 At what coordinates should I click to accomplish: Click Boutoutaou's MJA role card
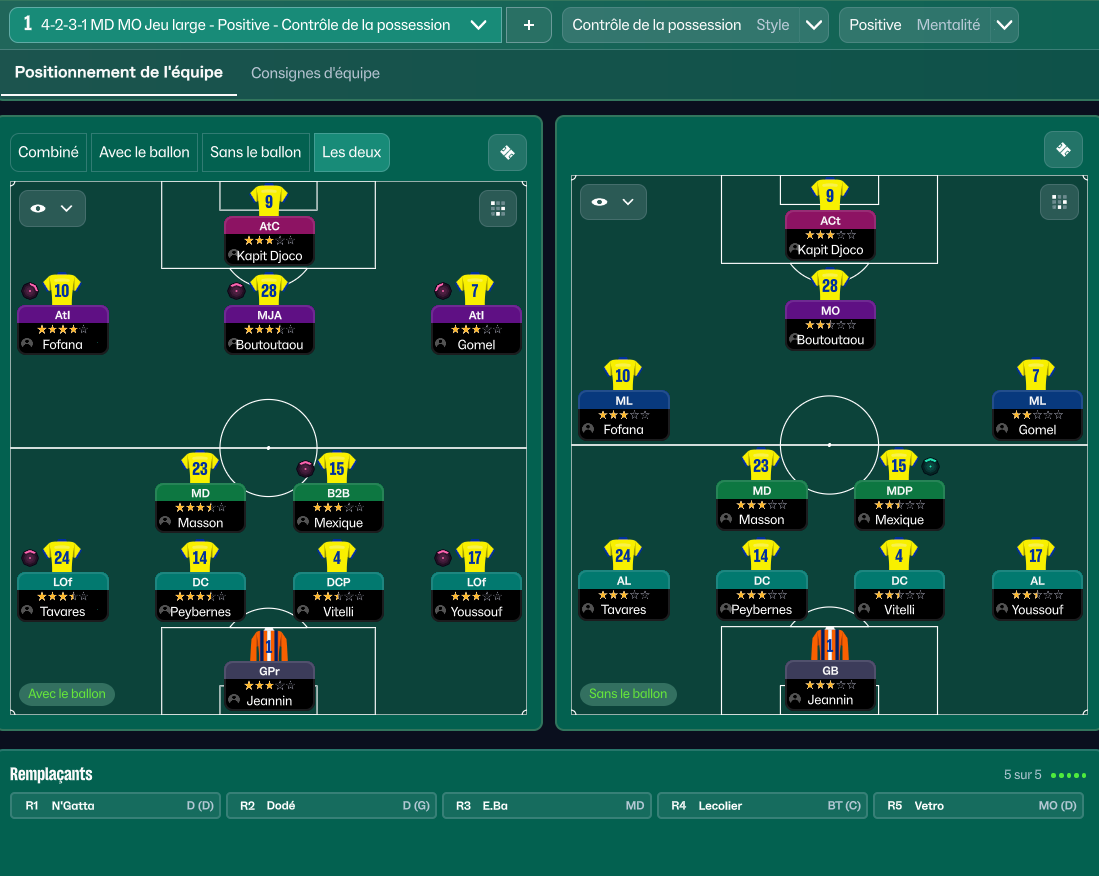[269, 329]
